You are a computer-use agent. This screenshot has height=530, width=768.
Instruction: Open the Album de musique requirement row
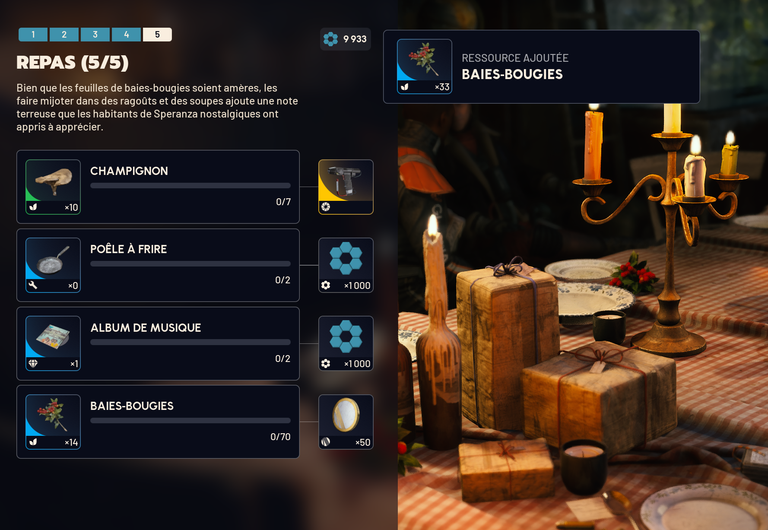158,343
